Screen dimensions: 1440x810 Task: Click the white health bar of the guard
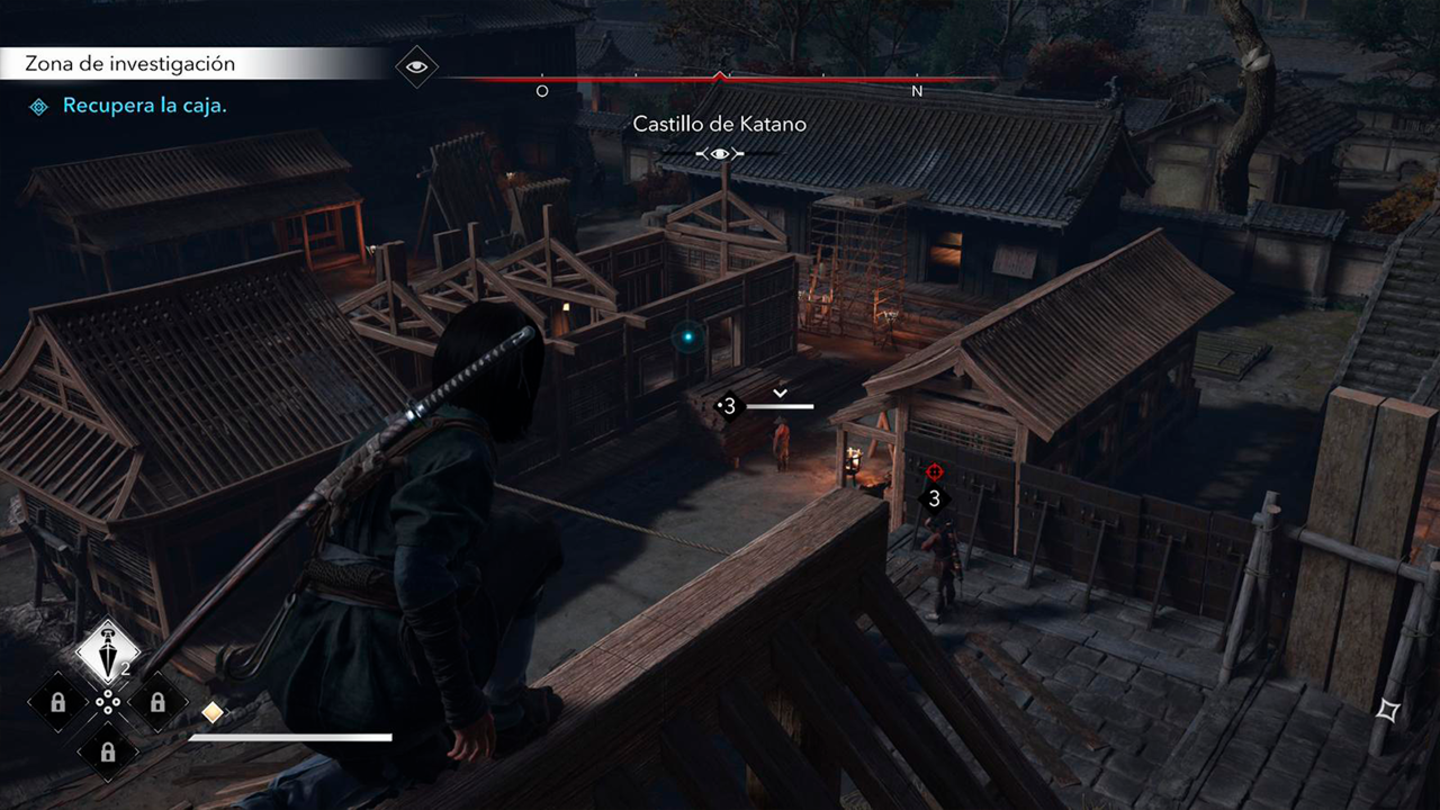pyautogui.click(x=778, y=407)
